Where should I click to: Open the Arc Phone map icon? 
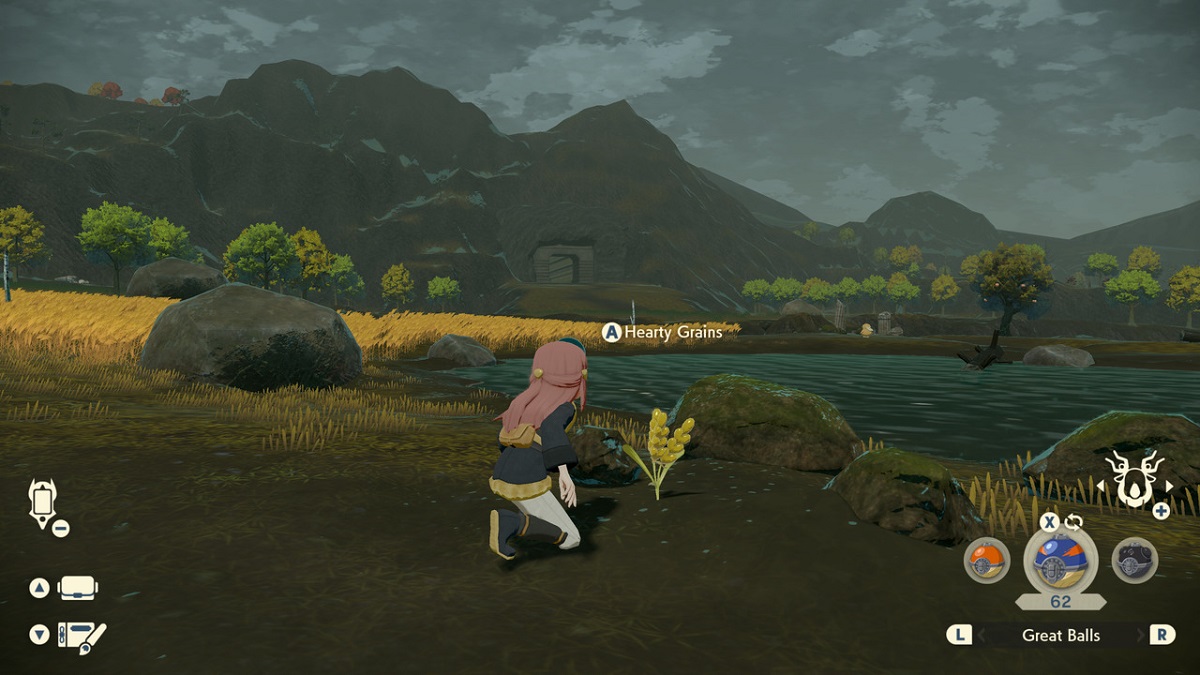44,502
